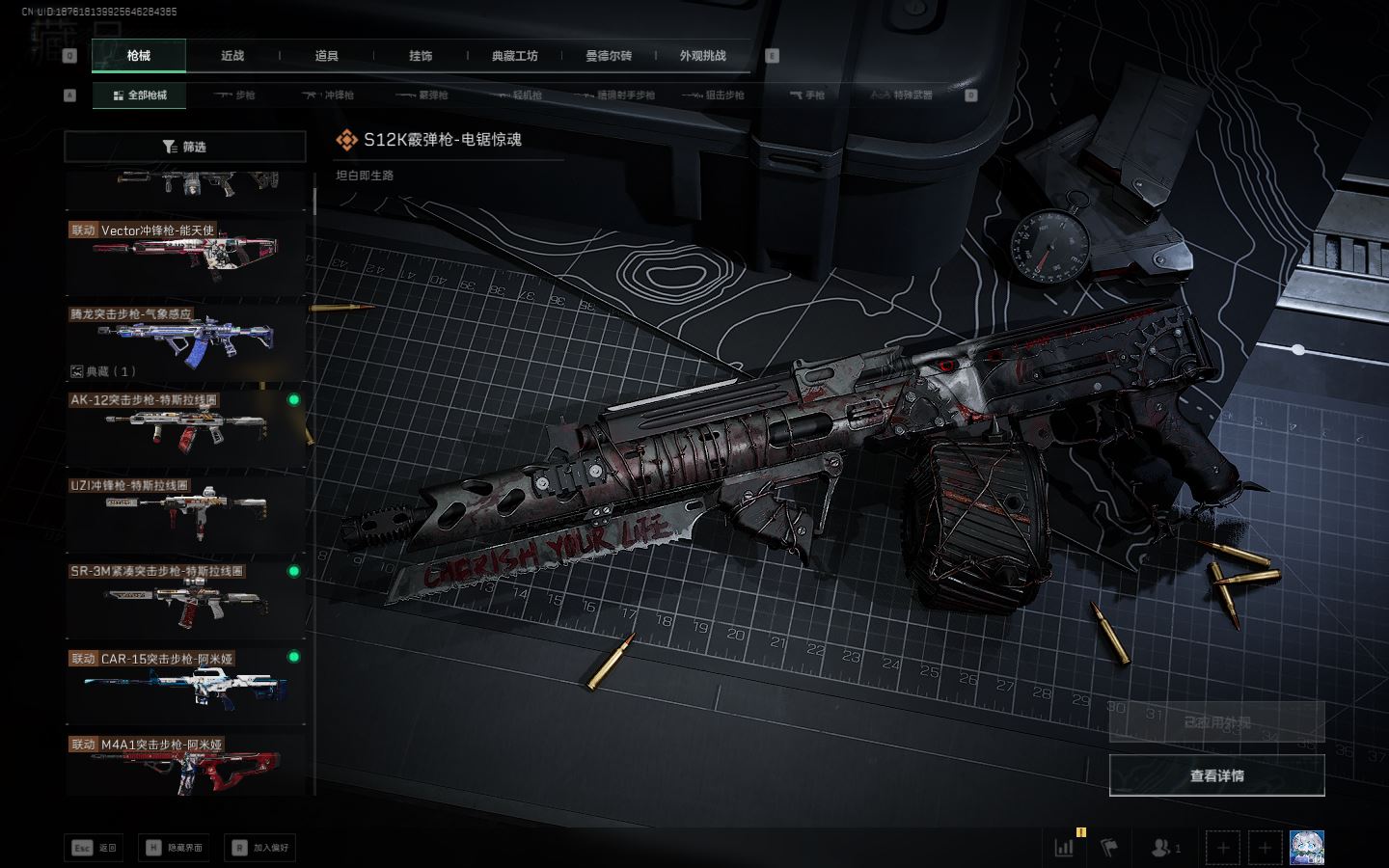Choose the 腾龙突击步枪-气象感应 skin

click(x=185, y=340)
